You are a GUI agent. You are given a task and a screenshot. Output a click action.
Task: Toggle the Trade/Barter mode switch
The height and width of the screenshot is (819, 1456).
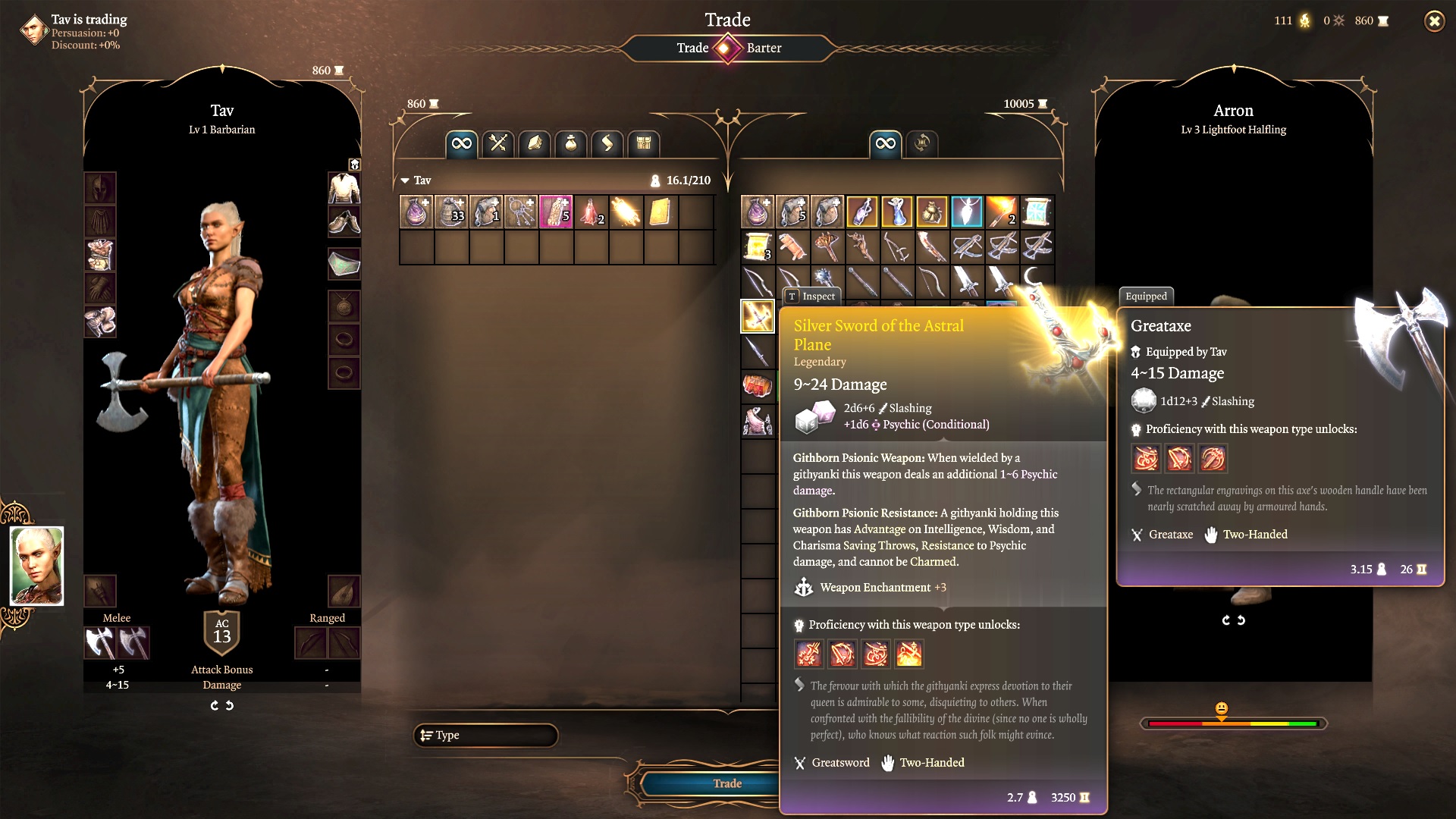727,49
